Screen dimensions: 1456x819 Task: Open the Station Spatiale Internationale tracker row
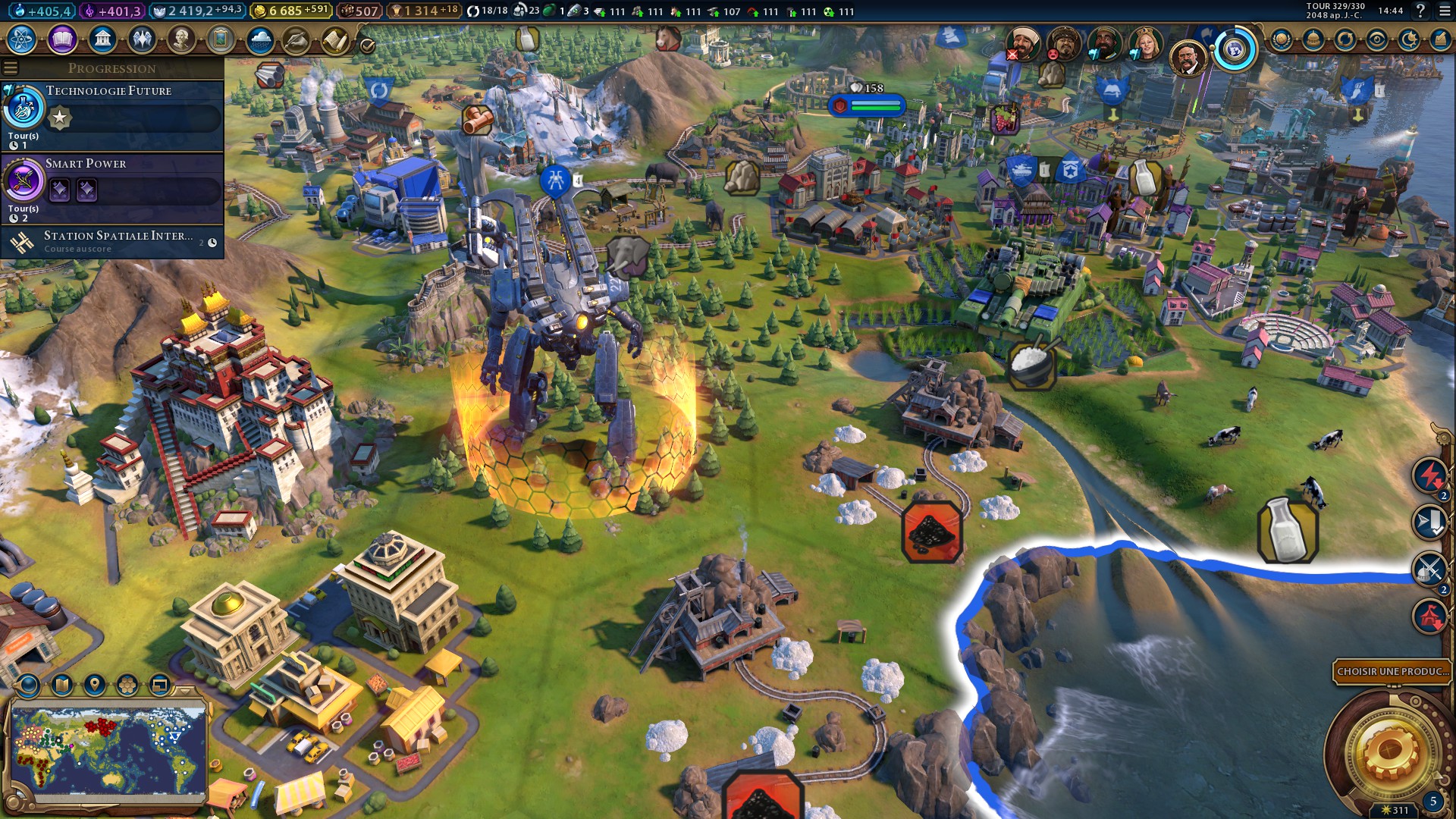(112, 242)
